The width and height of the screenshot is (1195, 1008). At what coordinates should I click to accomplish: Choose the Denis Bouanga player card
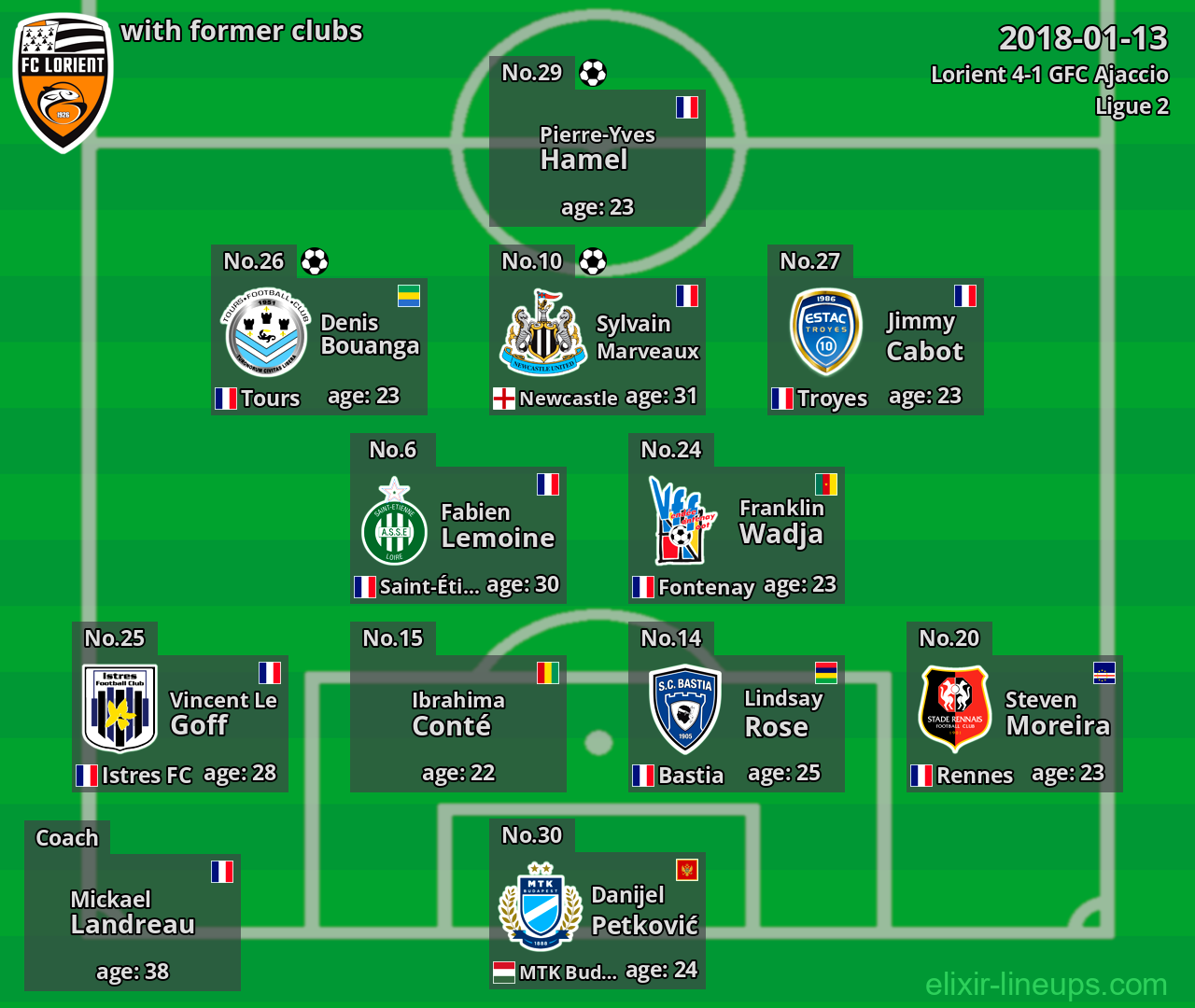click(319, 346)
